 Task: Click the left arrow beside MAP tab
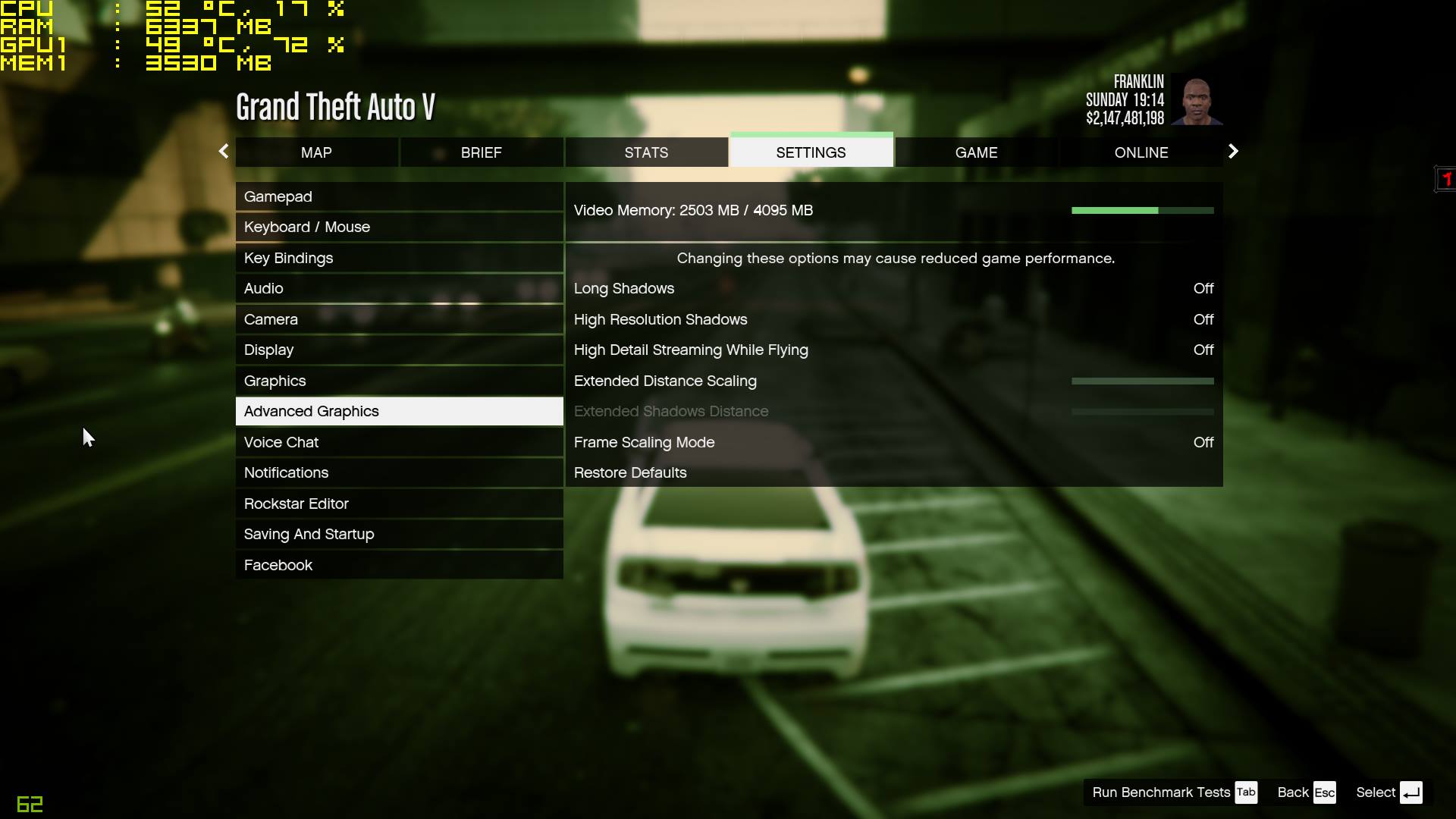tap(223, 152)
